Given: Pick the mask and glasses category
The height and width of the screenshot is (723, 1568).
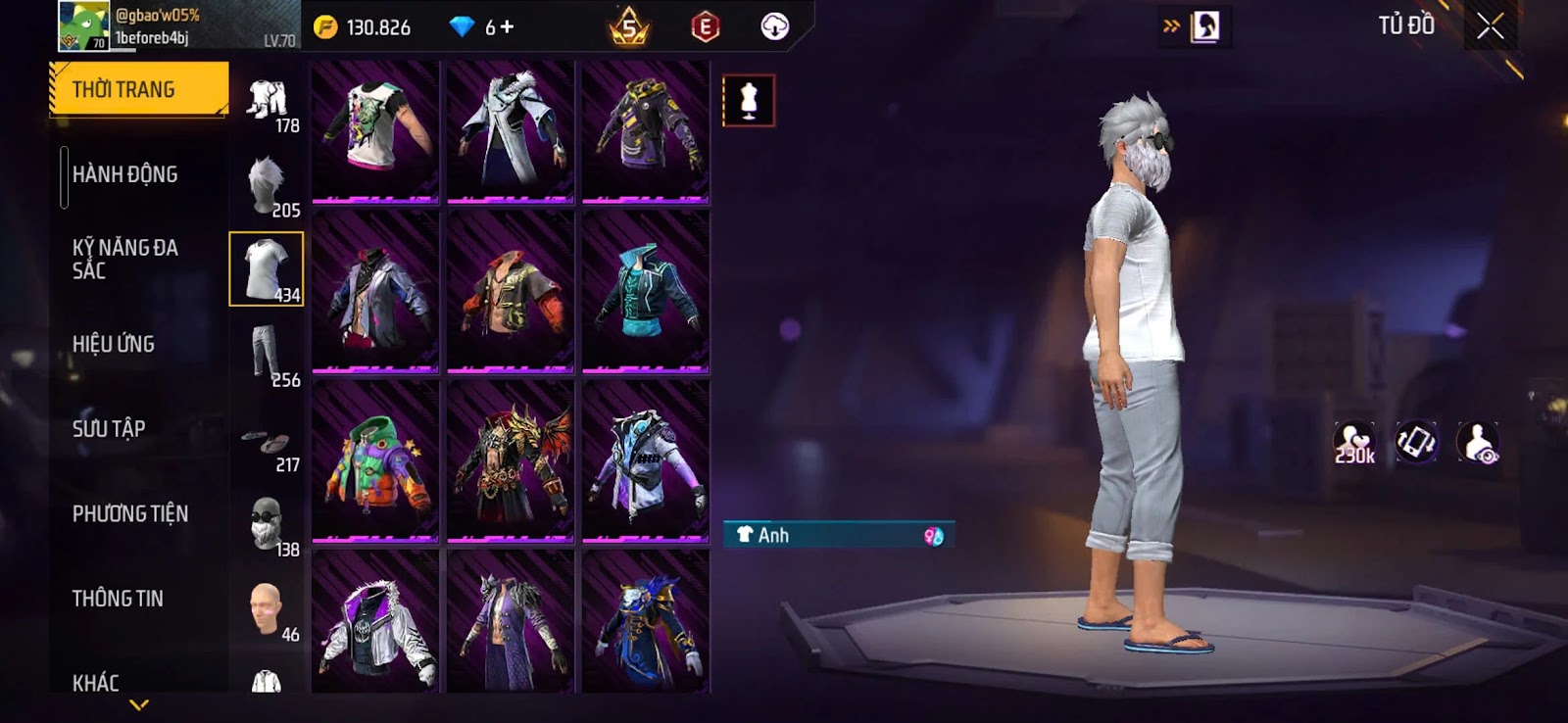Looking at the screenshot, I should (267, 524).
